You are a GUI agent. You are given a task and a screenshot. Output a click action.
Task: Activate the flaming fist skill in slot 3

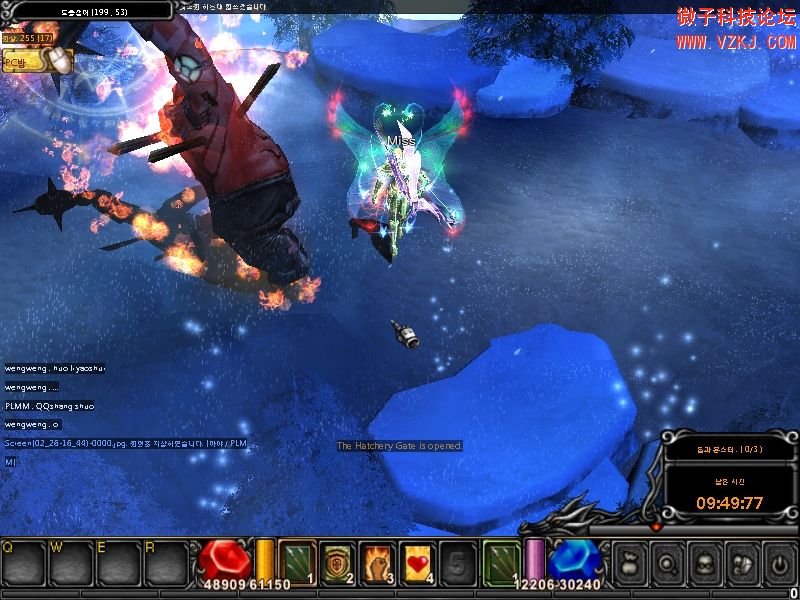(x=378, y=561)
